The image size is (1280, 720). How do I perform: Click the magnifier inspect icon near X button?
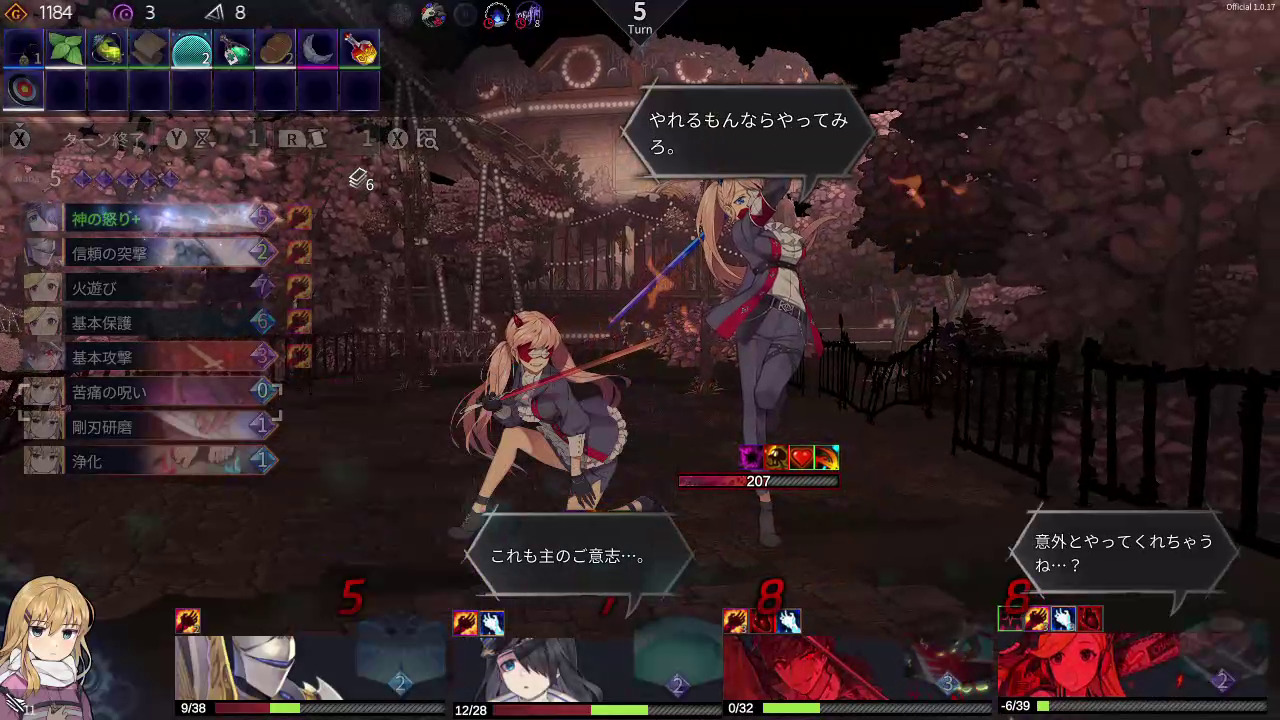426,140
